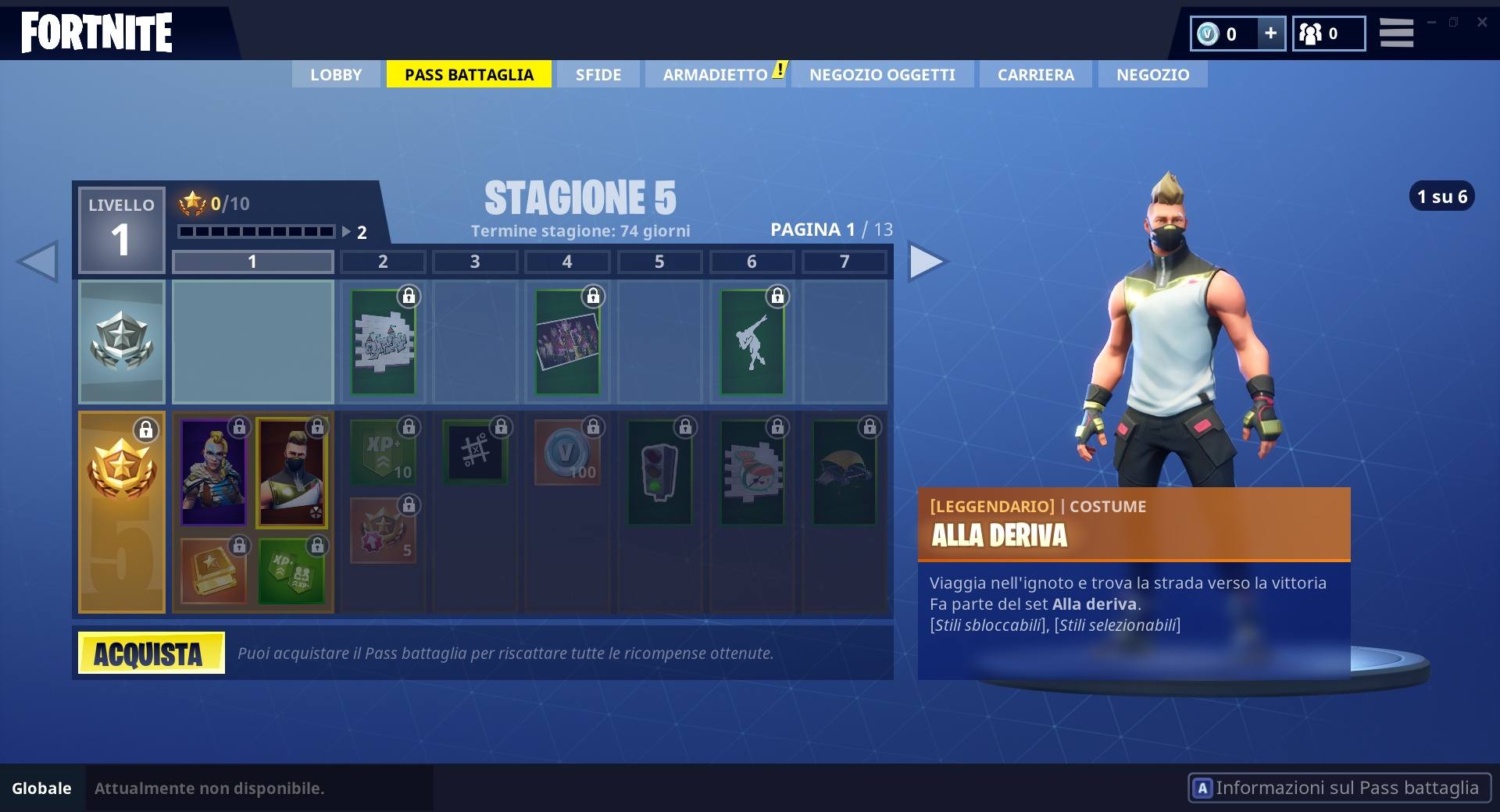Switch to the Carriera tab
Screen dimensions: 1500x812
coord(1035,75)
